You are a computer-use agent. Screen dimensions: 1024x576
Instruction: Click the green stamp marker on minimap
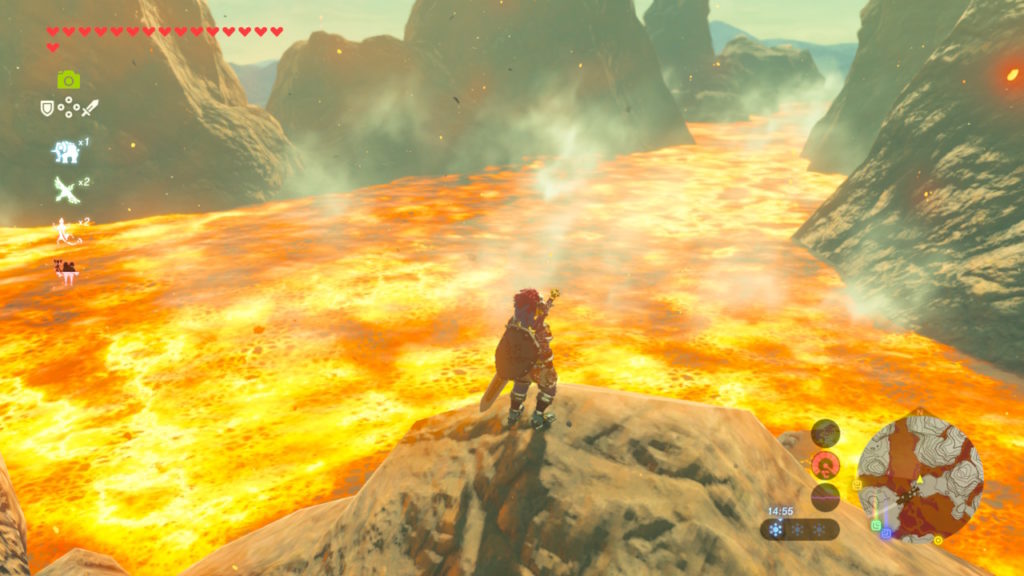(x=876, y=524)
